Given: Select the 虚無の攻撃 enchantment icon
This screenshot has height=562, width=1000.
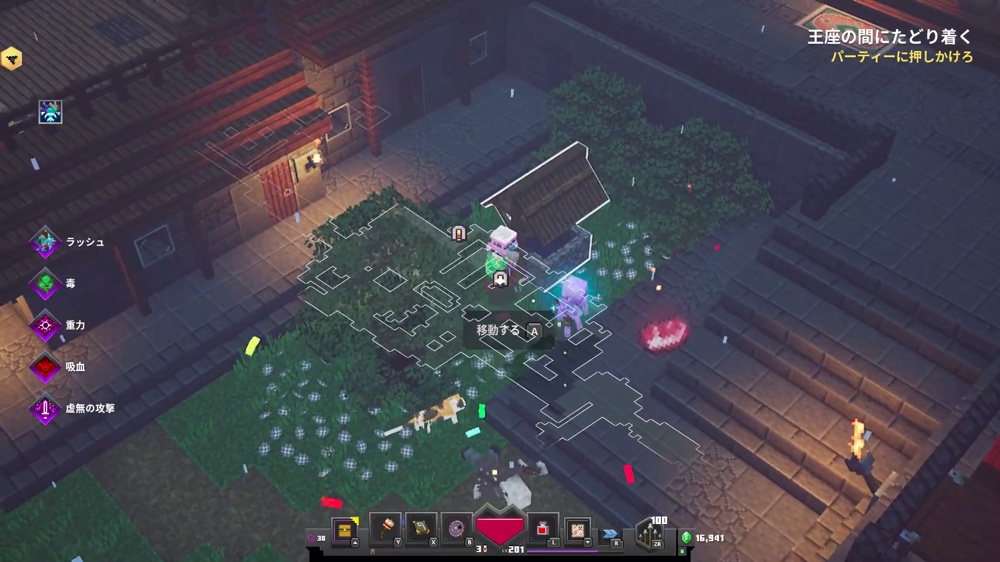Looking at the screenshot, I should (45, 408).
